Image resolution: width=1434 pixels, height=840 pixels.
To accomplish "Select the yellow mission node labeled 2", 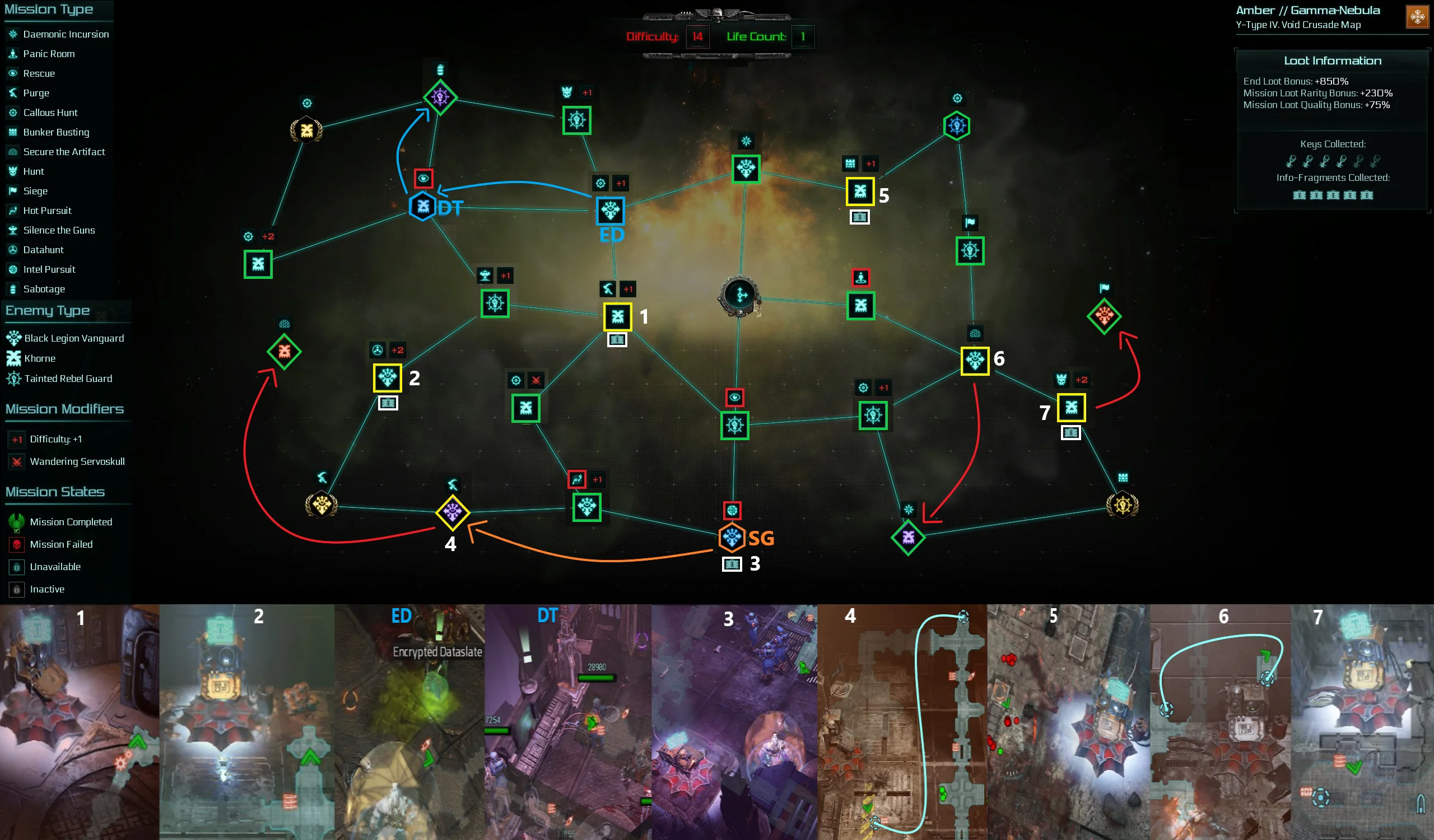I will [388, 377].
